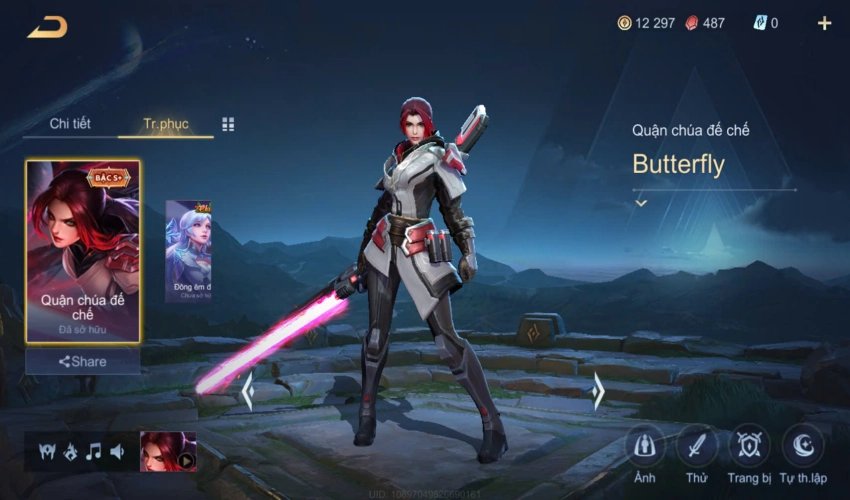The height and width of the screenshot is (500, 850).
Task: Switch to the Chi tiết tab
Action: click(70, 124)
